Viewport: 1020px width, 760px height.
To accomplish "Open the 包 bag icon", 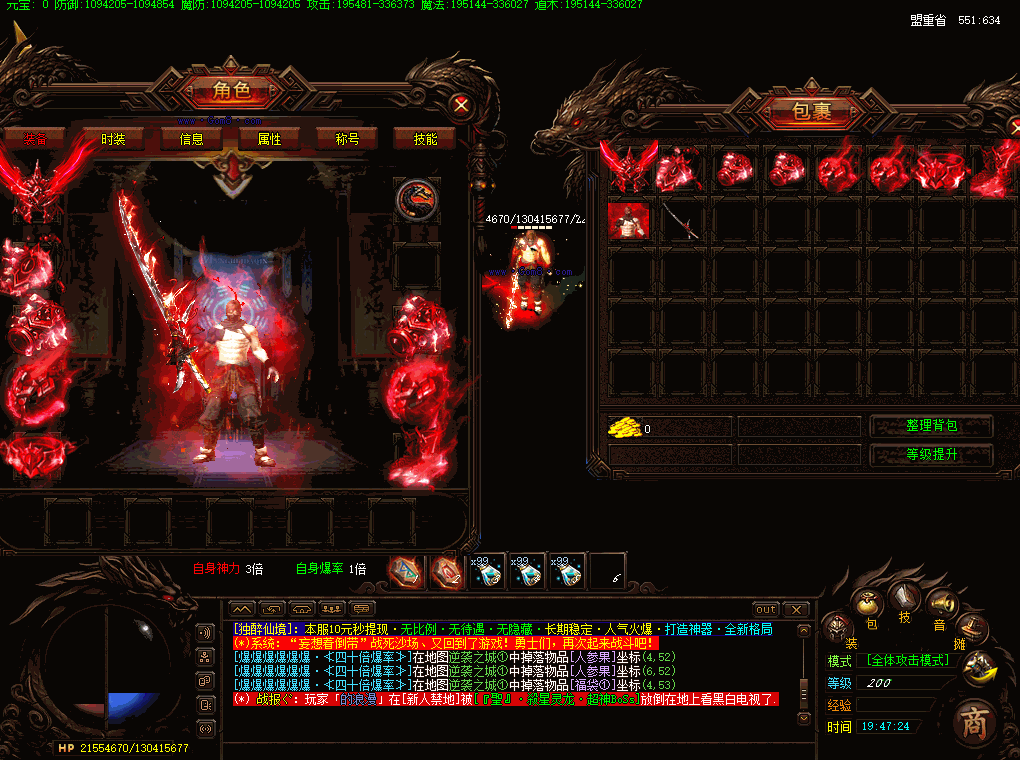I will [x=870, y=607].
